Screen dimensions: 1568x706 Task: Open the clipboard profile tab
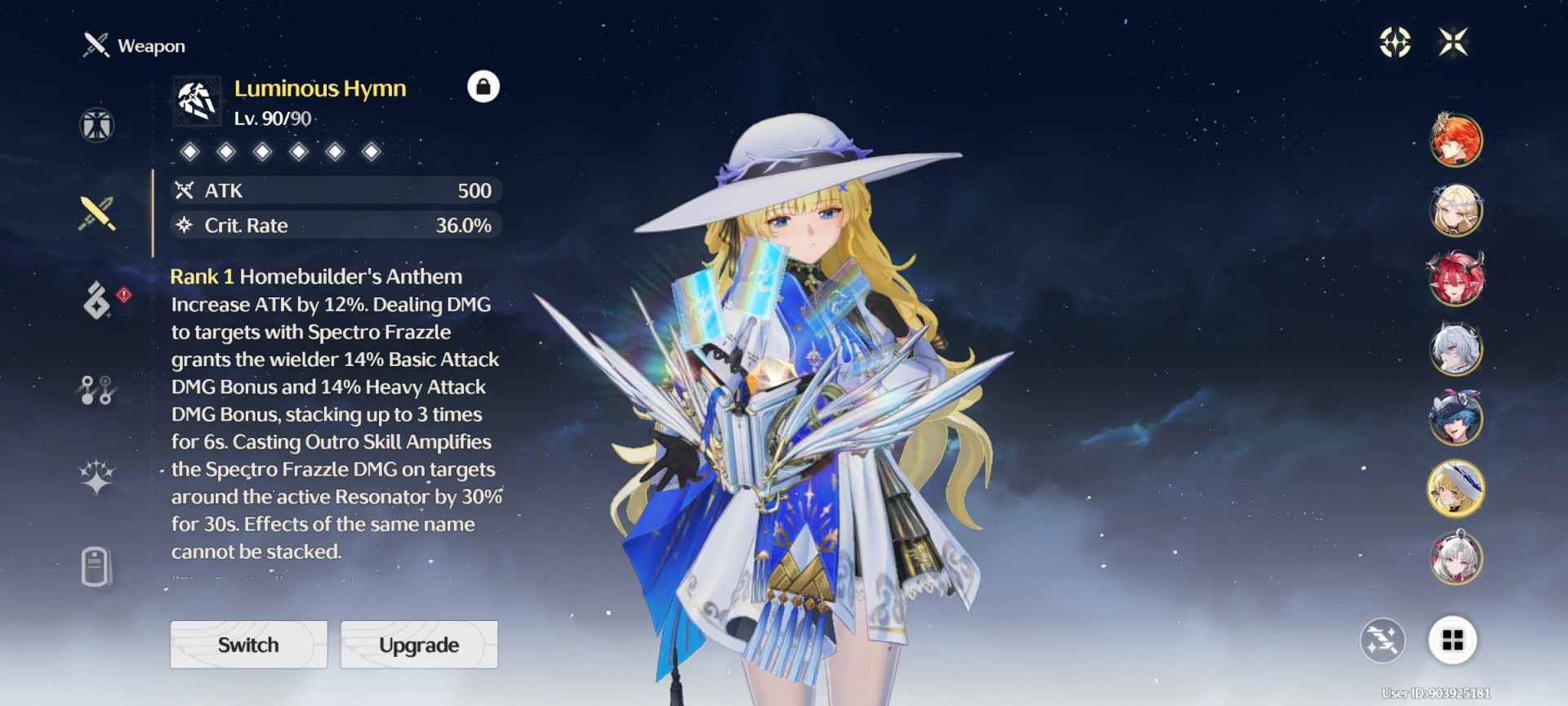[96, 566]
